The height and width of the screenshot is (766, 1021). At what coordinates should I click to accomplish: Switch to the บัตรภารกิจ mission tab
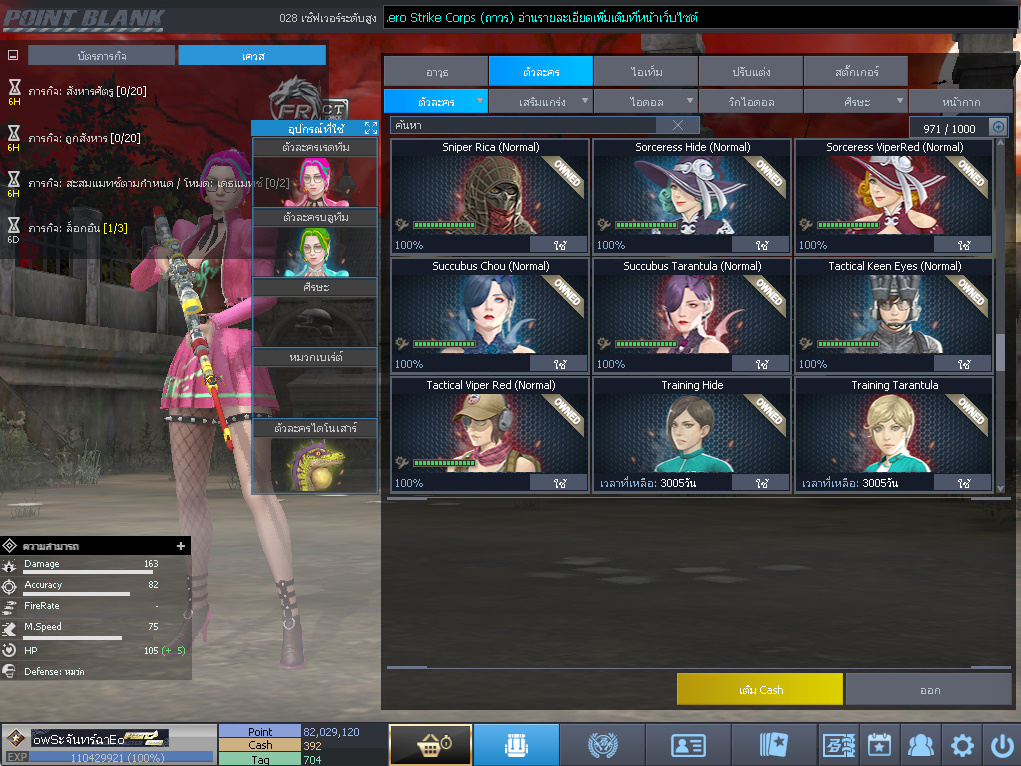point(101,55)
